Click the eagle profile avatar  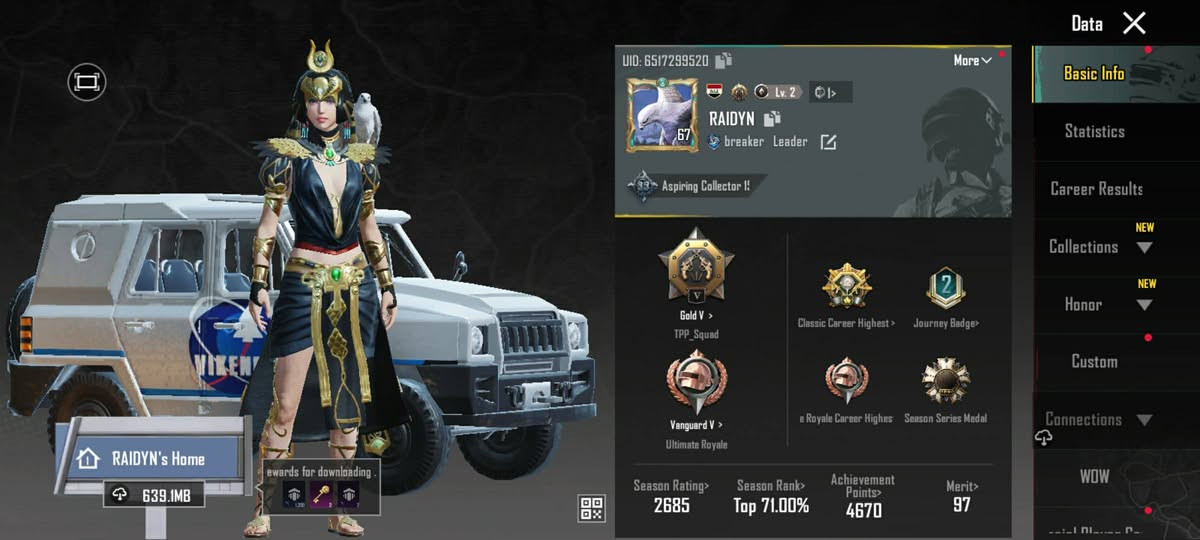point(661,115)
